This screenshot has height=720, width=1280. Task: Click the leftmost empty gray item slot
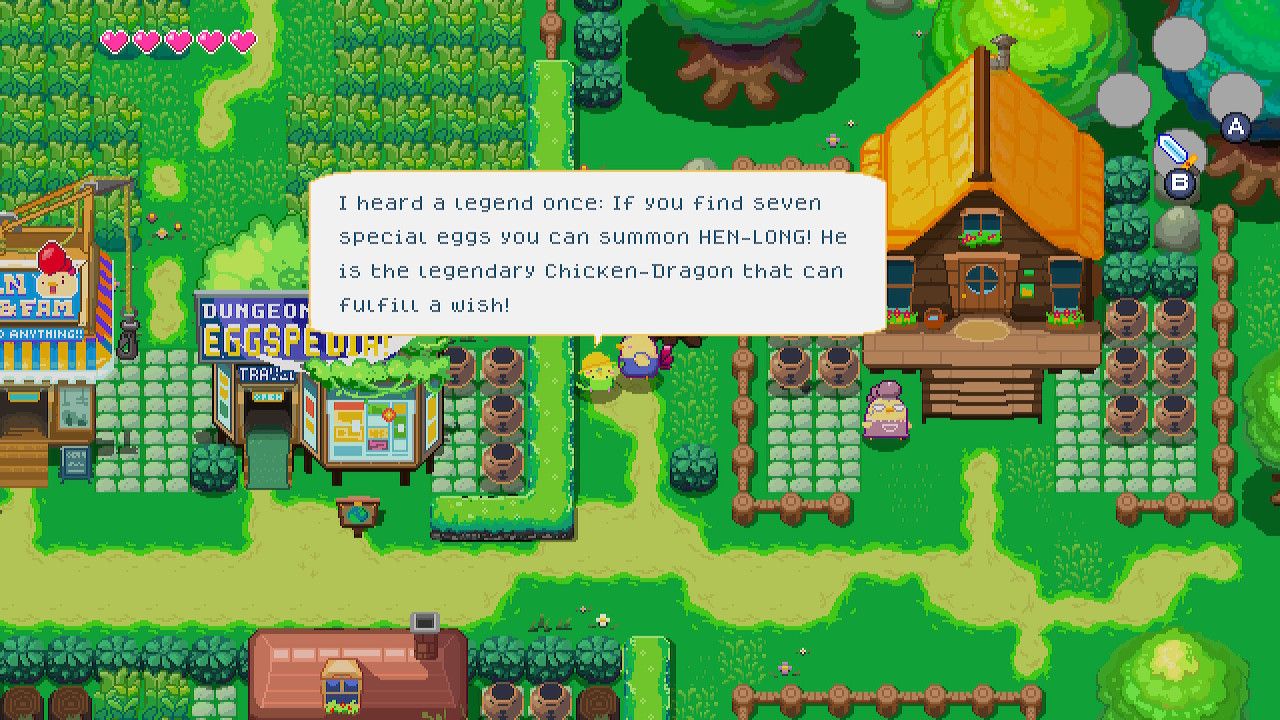[x=1125, y=99]
